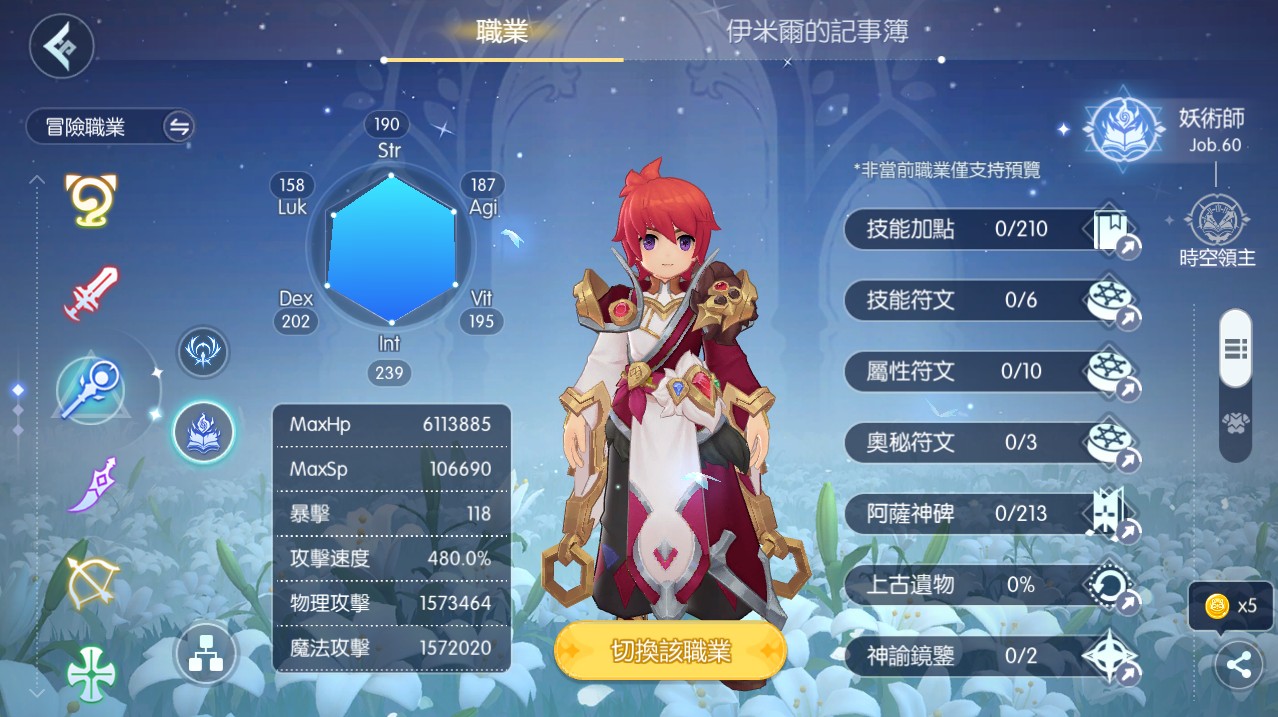
Task: Open the 屬性符文 attribute rune entry
Action: click(x=990, y=372)
